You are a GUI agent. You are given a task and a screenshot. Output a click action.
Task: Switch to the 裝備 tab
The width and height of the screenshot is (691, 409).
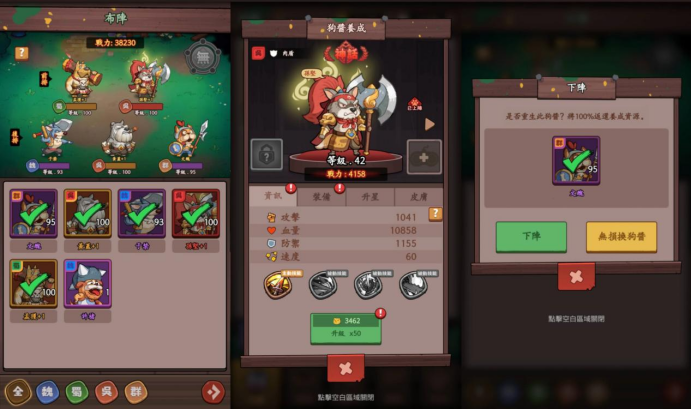321,197
